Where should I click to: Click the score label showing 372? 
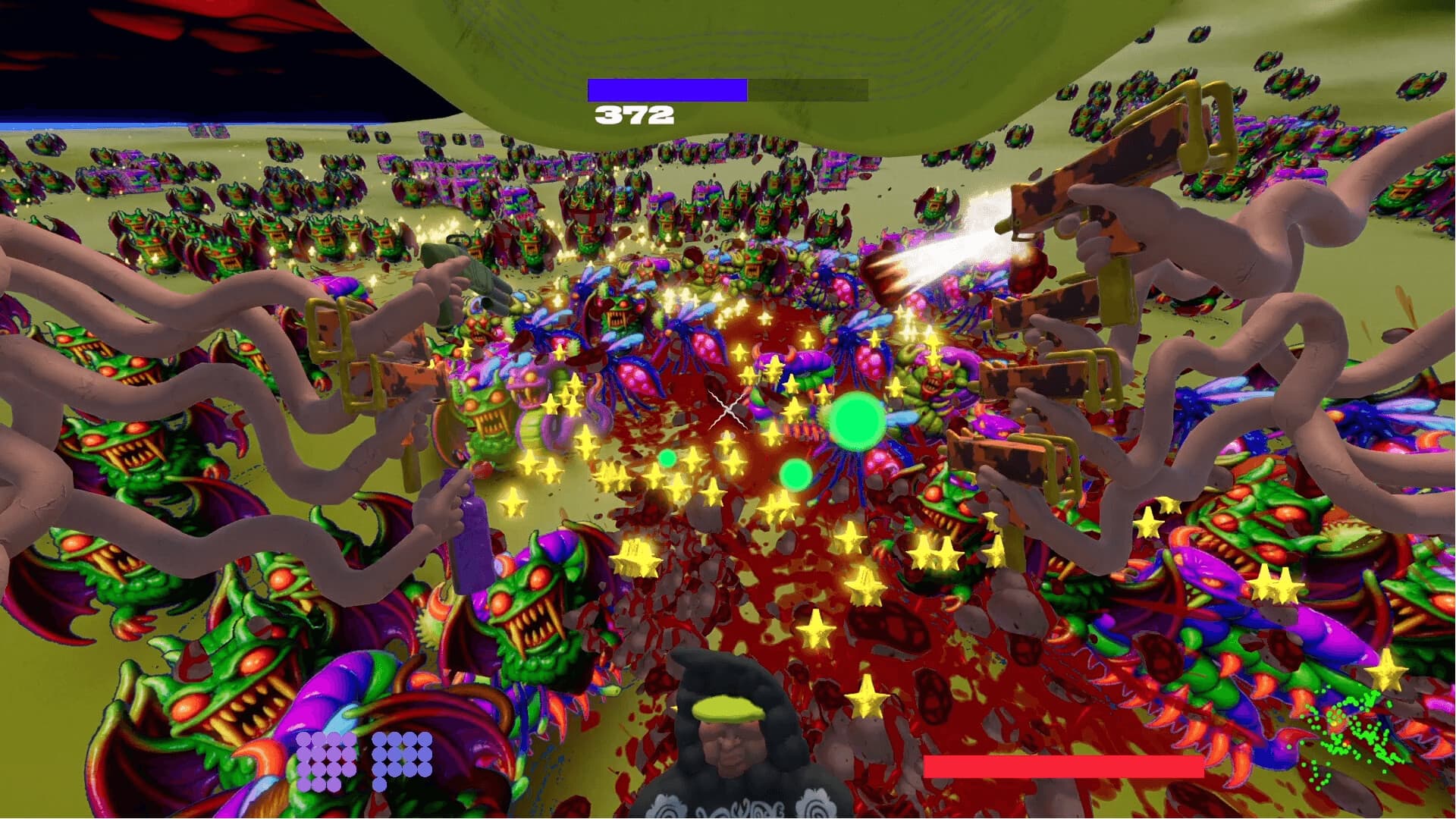[x=634, y=115]
